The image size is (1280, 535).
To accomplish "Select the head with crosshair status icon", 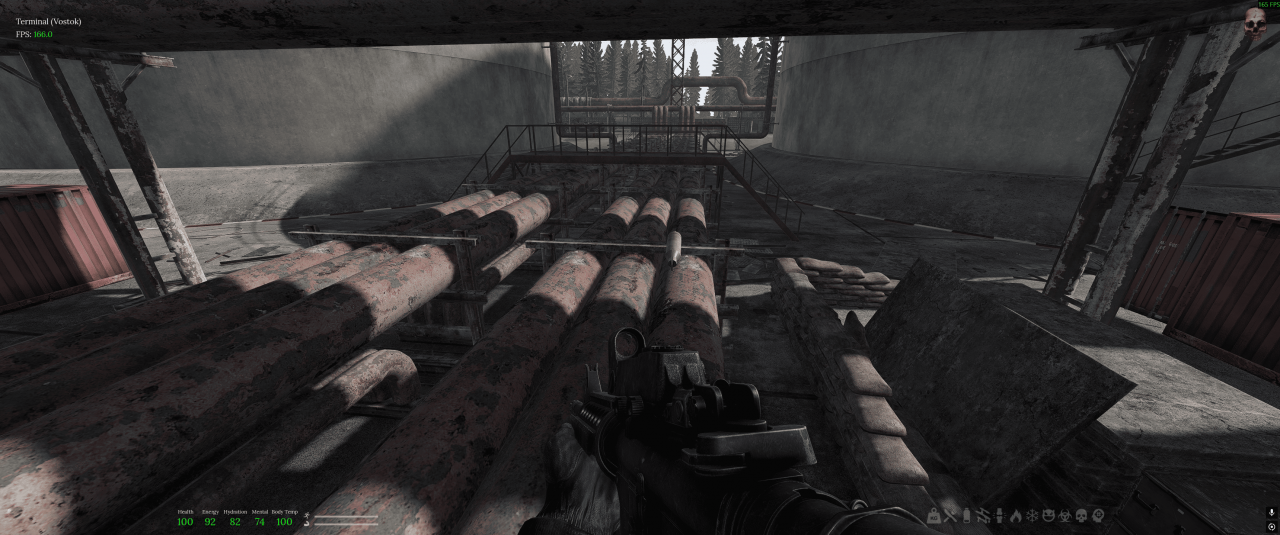I will (1098, 516).
